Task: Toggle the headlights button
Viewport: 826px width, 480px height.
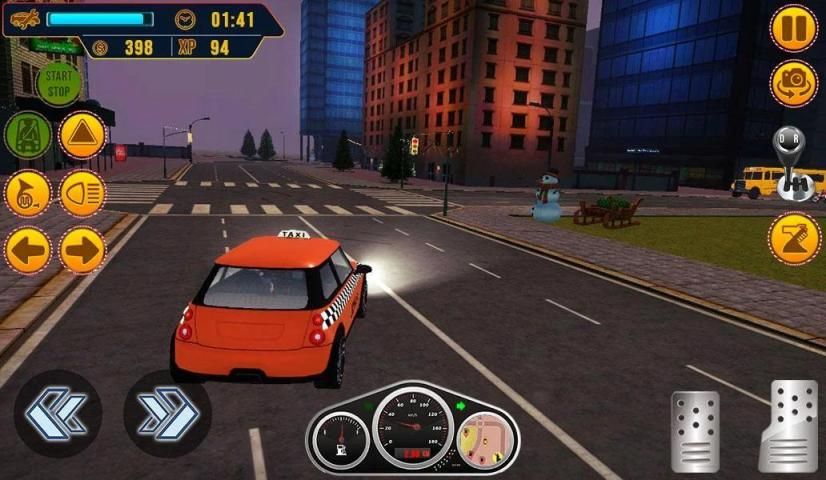Action: coord(82,193)
